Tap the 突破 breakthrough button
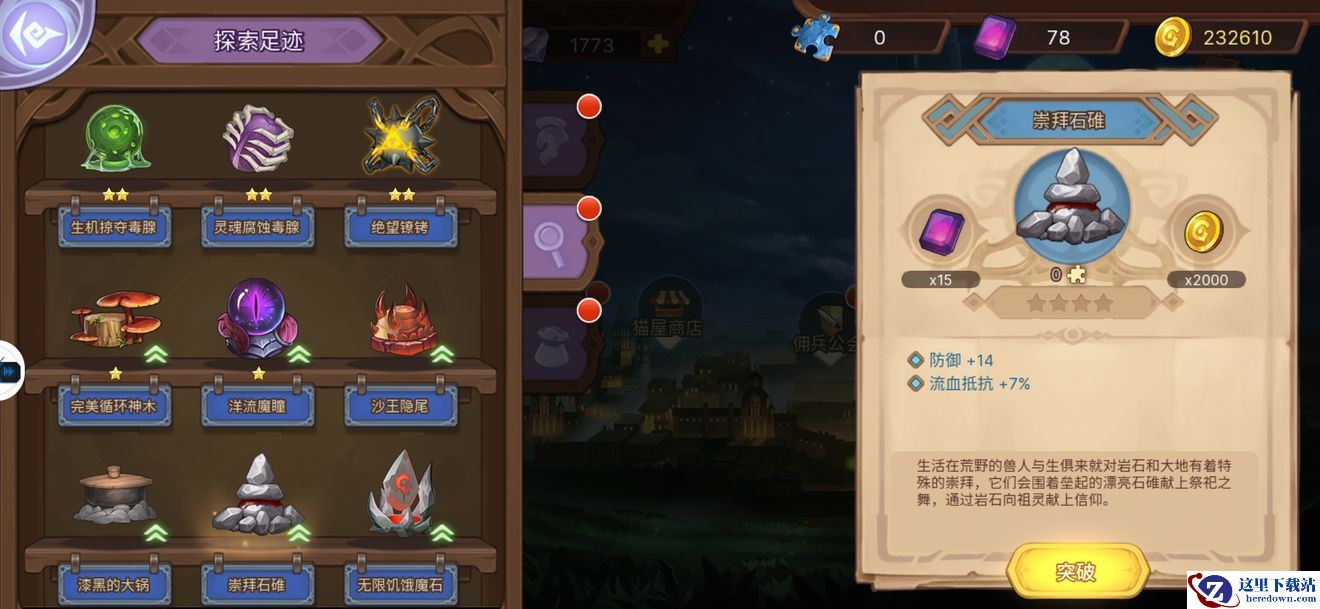 click(1076, 571)
